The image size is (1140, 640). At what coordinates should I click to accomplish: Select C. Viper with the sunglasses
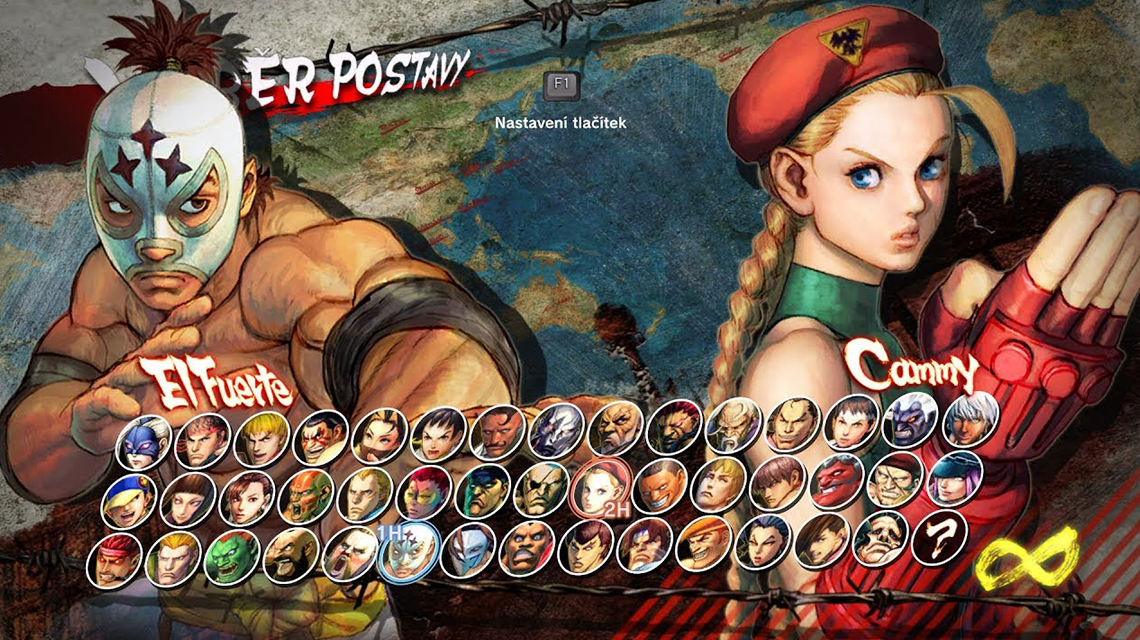[424, 494]
